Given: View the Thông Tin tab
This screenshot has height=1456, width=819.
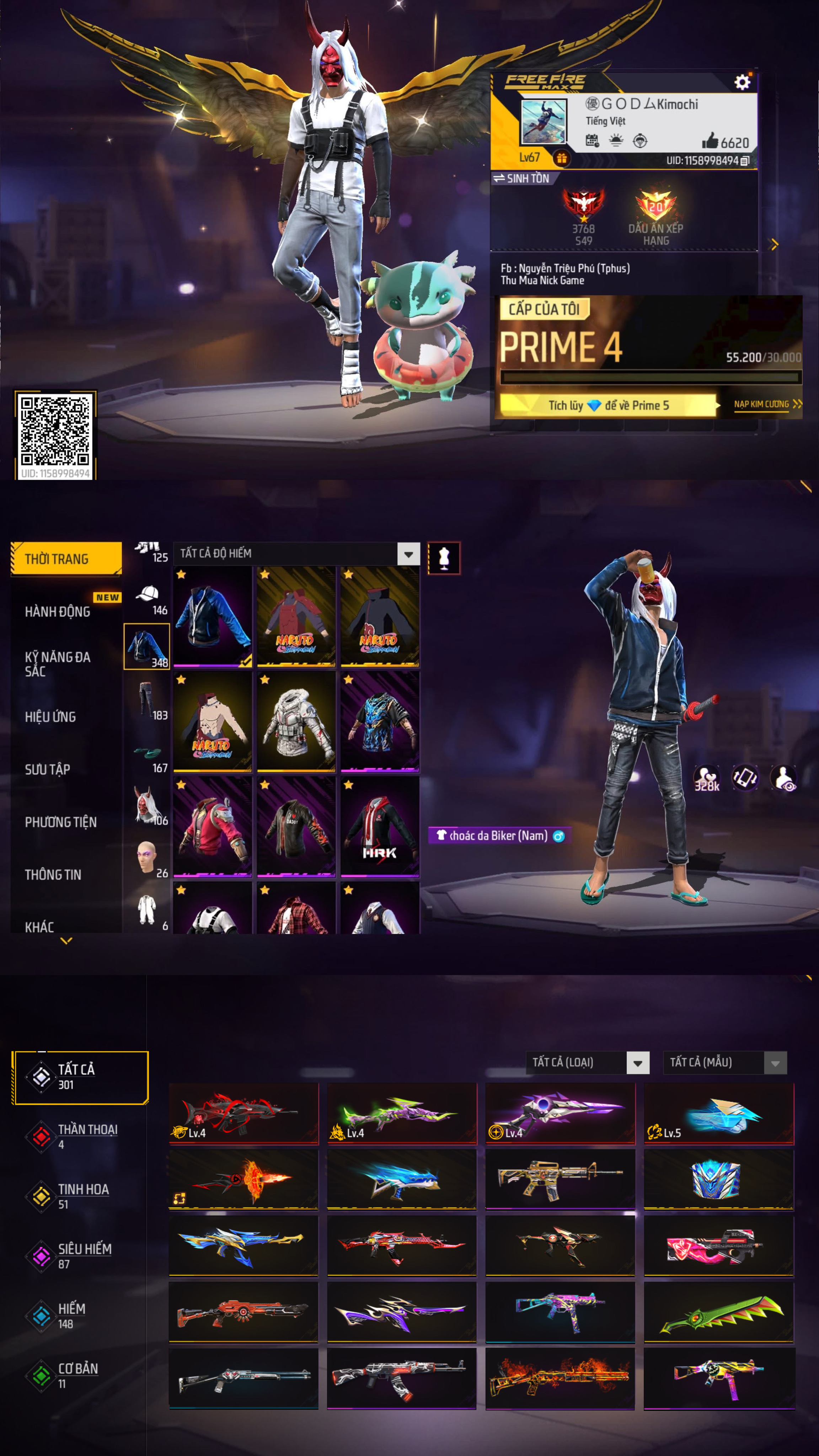Looking at the screenshot, I should coord(53,874).
